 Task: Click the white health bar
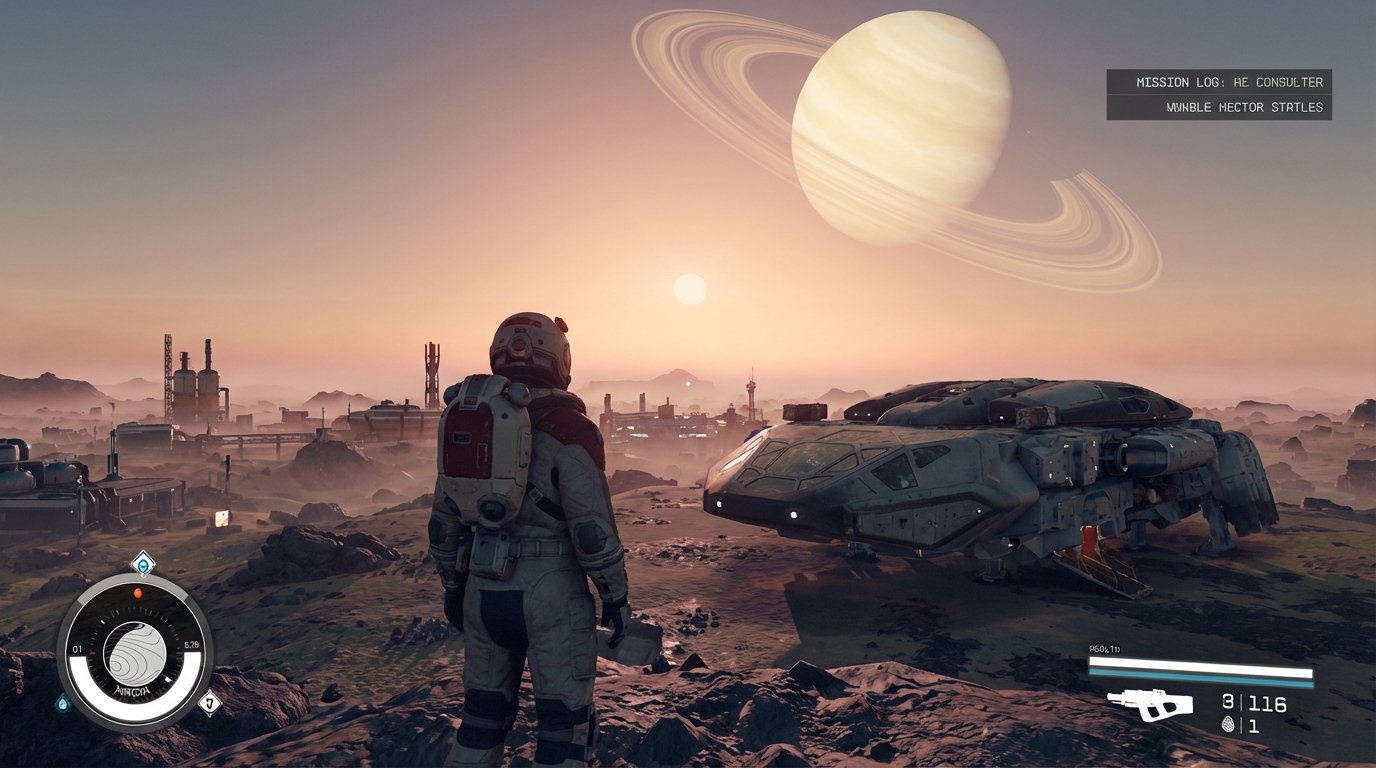(1200, 664)
